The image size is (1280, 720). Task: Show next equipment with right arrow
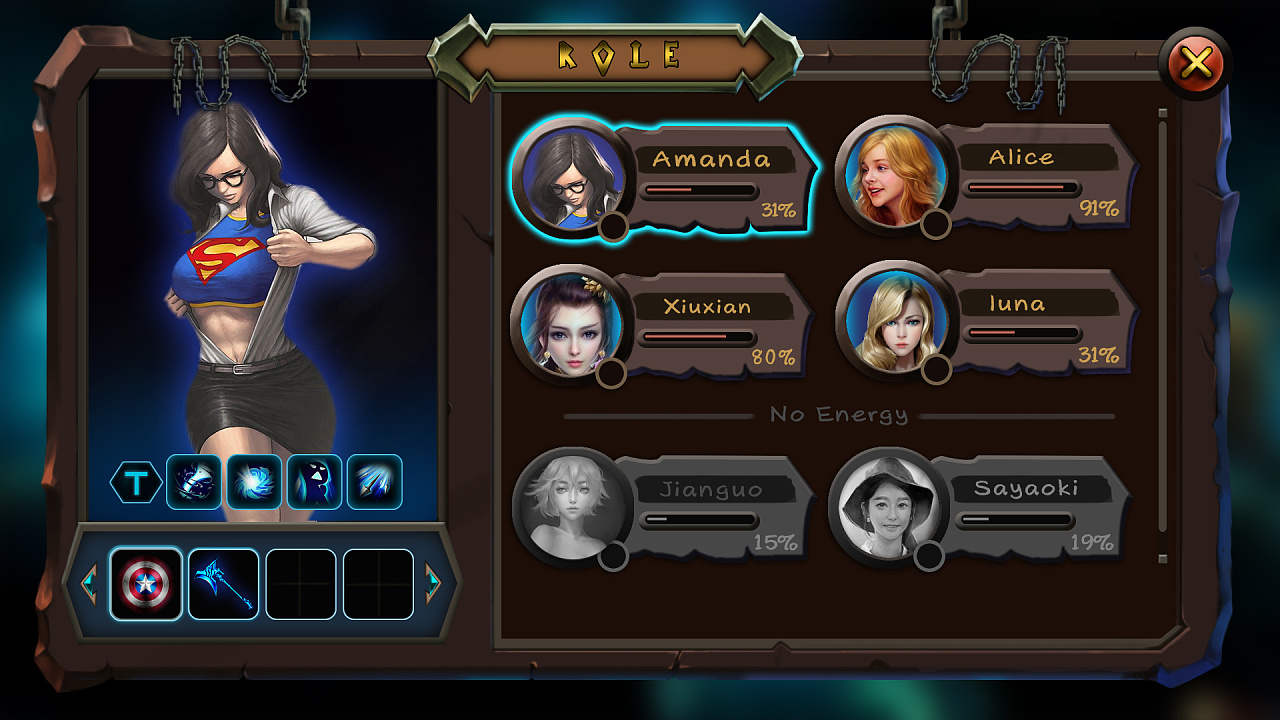point(433,582)
